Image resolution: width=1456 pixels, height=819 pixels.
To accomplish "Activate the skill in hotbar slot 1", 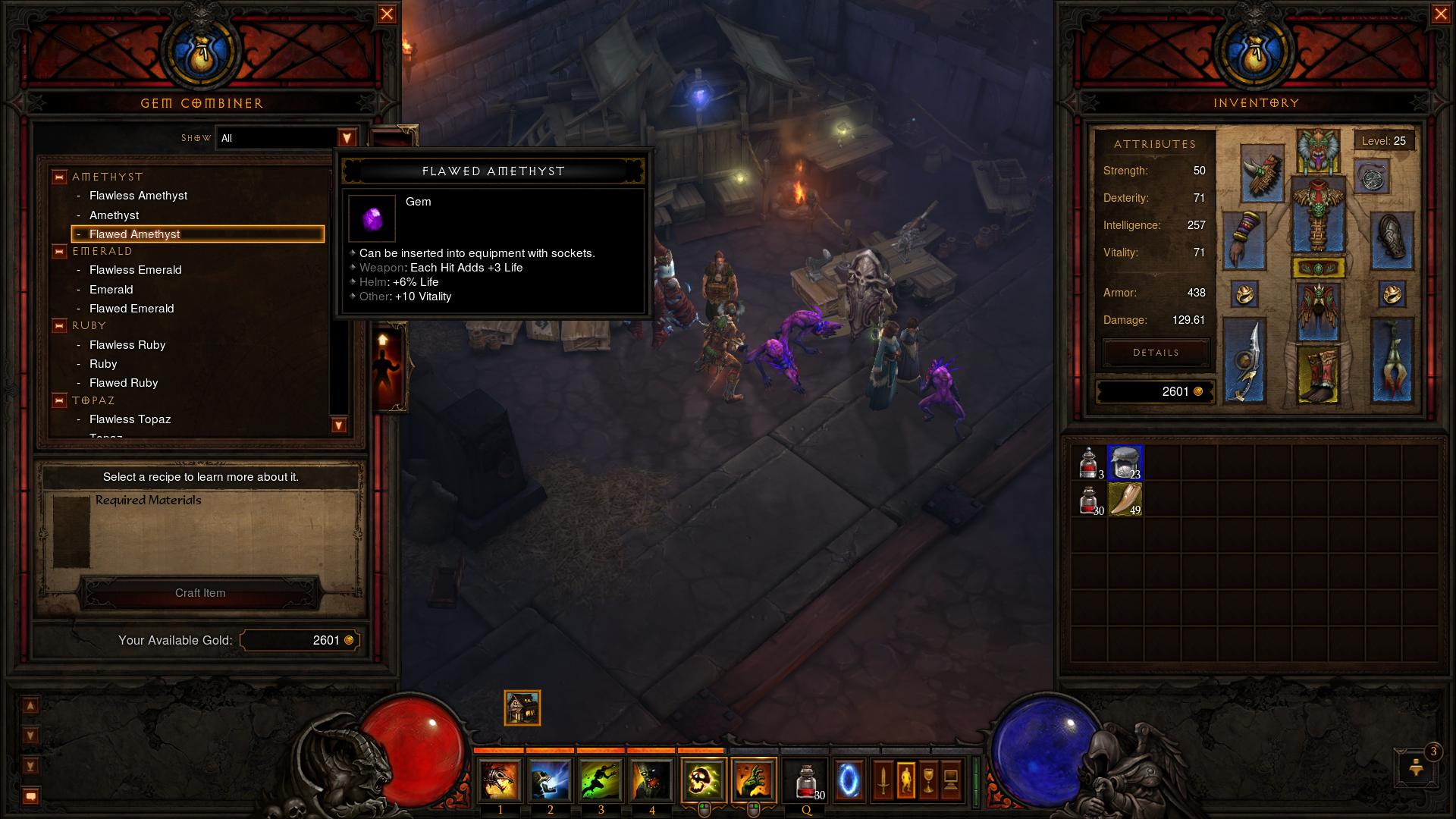I will [500, 780].
